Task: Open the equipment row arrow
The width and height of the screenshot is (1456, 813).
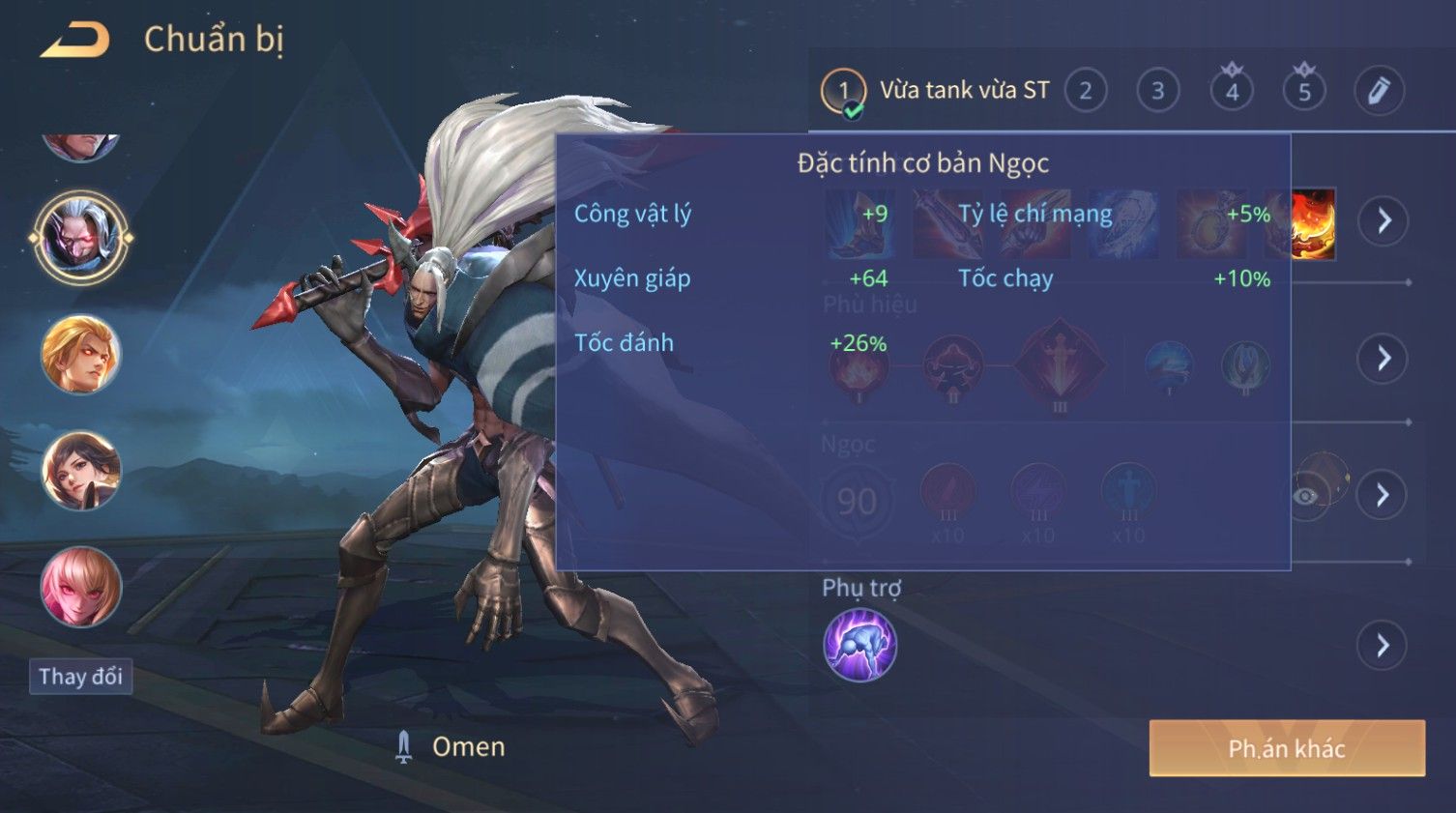Action: tap(1383, 221)
